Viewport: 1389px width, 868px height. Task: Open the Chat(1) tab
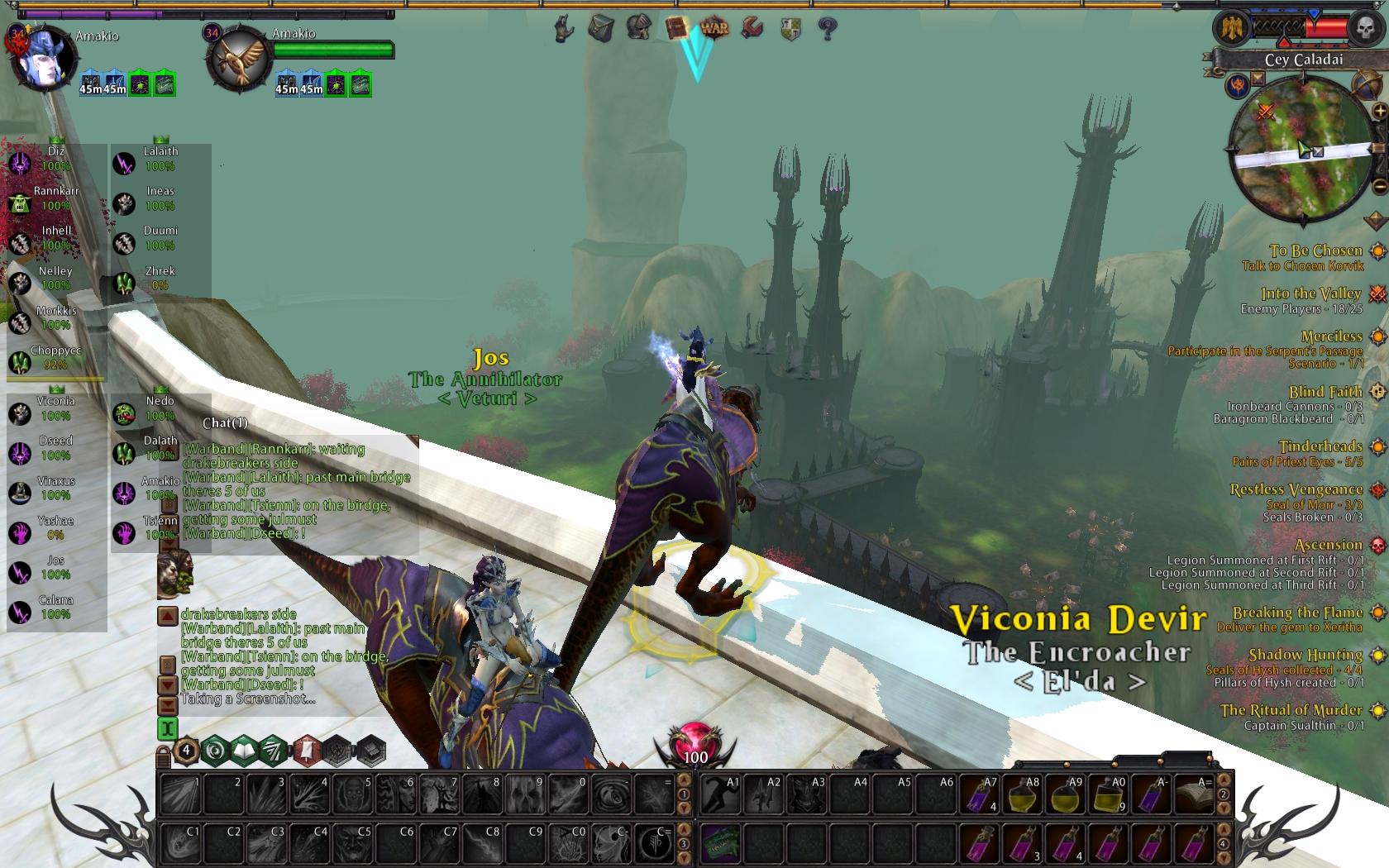(x=225, y=423)
